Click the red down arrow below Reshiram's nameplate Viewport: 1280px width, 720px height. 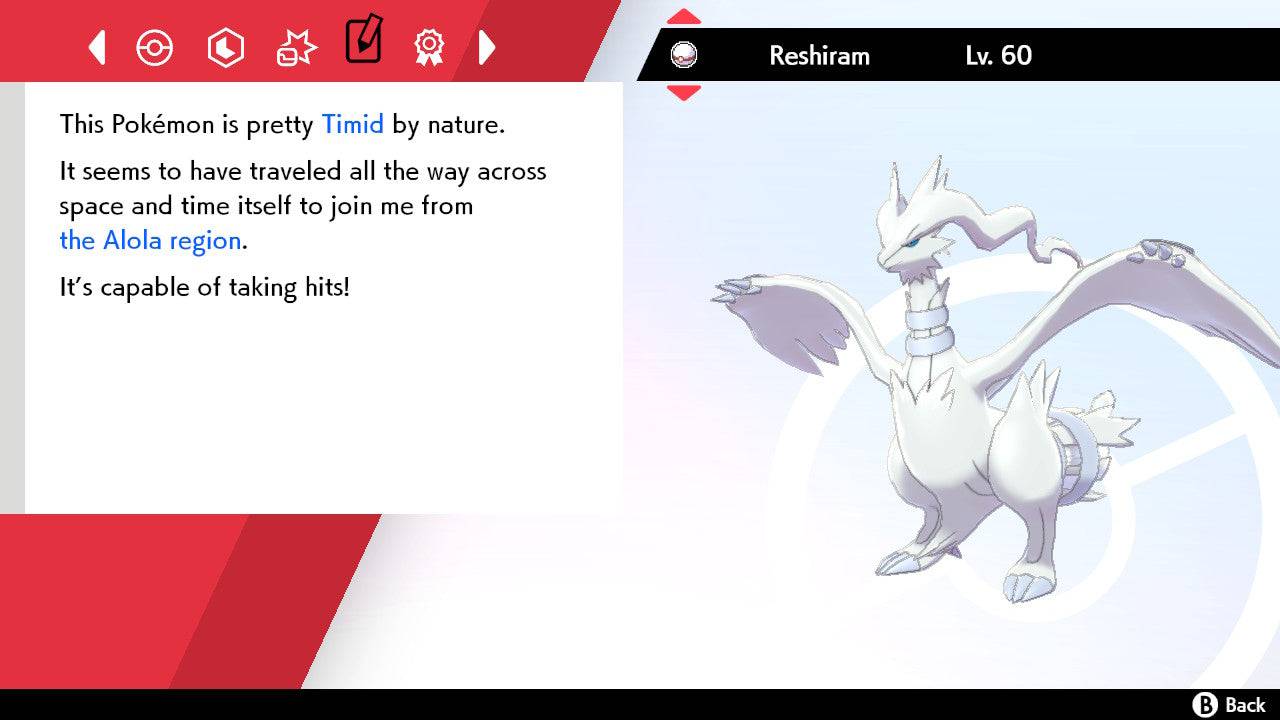683,90
